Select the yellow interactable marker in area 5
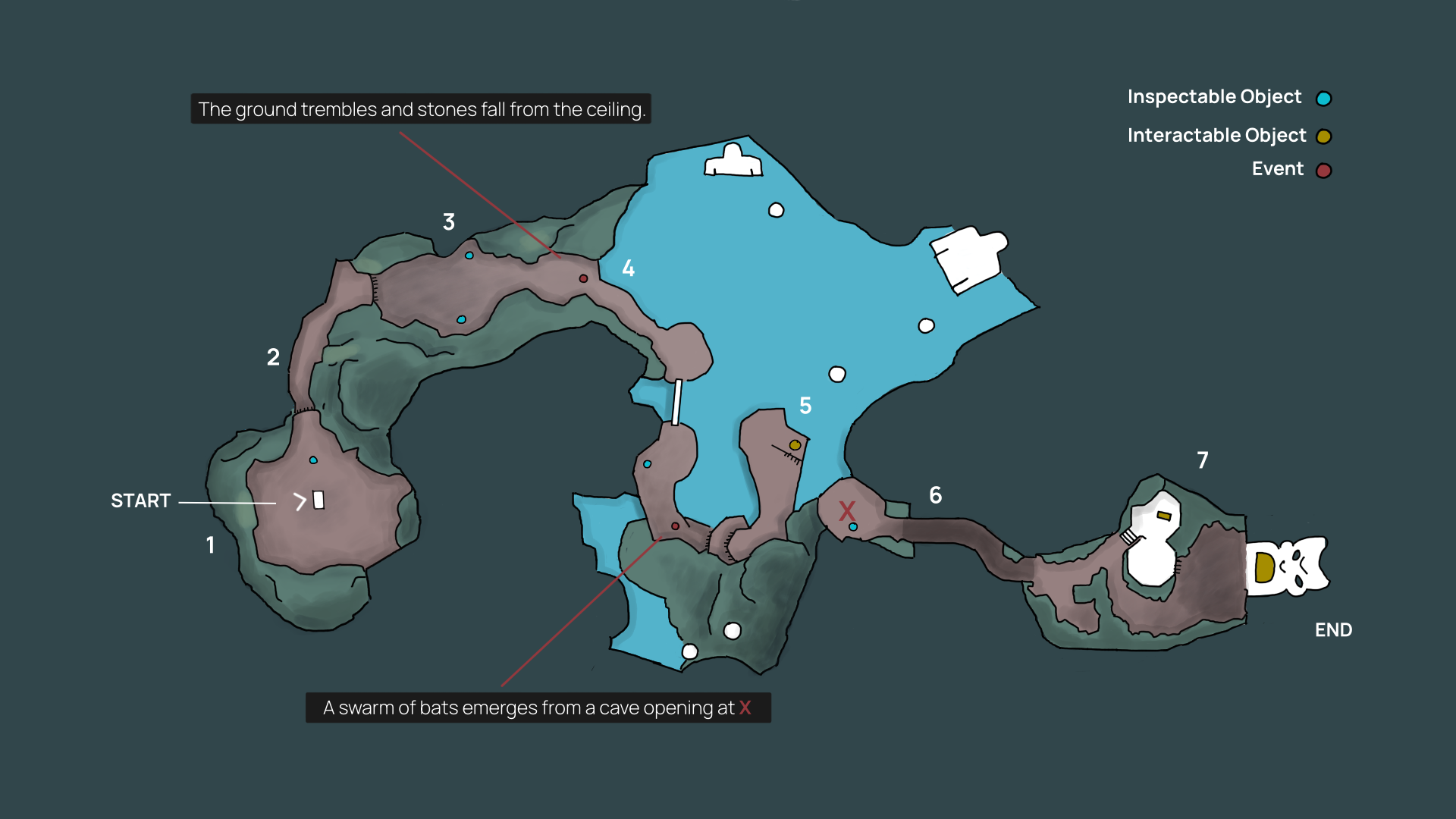The image size is (1456, 819). point(795,445)
